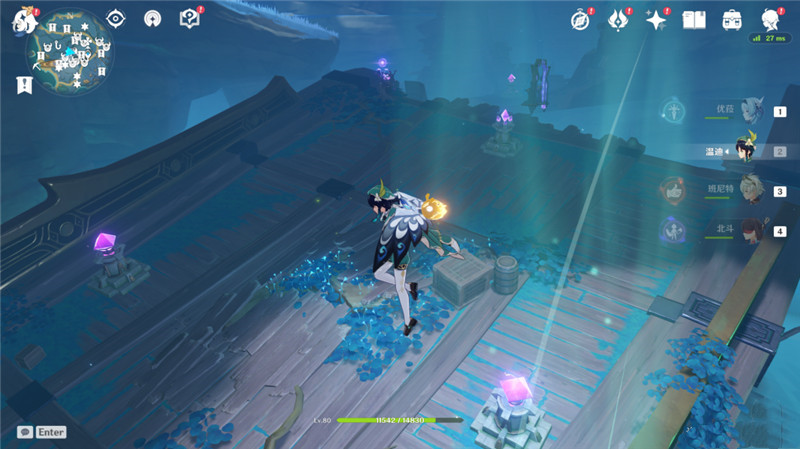
Task: Open the co-op mode icon
Action: coord(152,19)
